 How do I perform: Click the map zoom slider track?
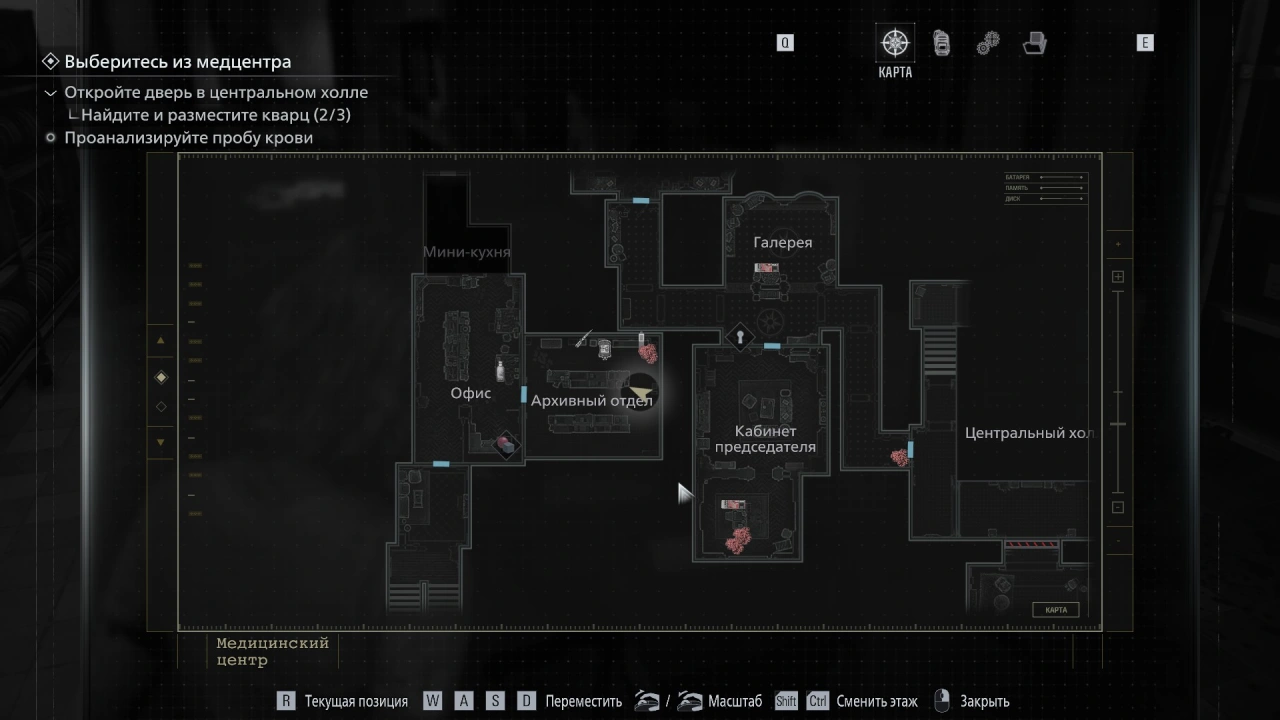point(1118,390)
